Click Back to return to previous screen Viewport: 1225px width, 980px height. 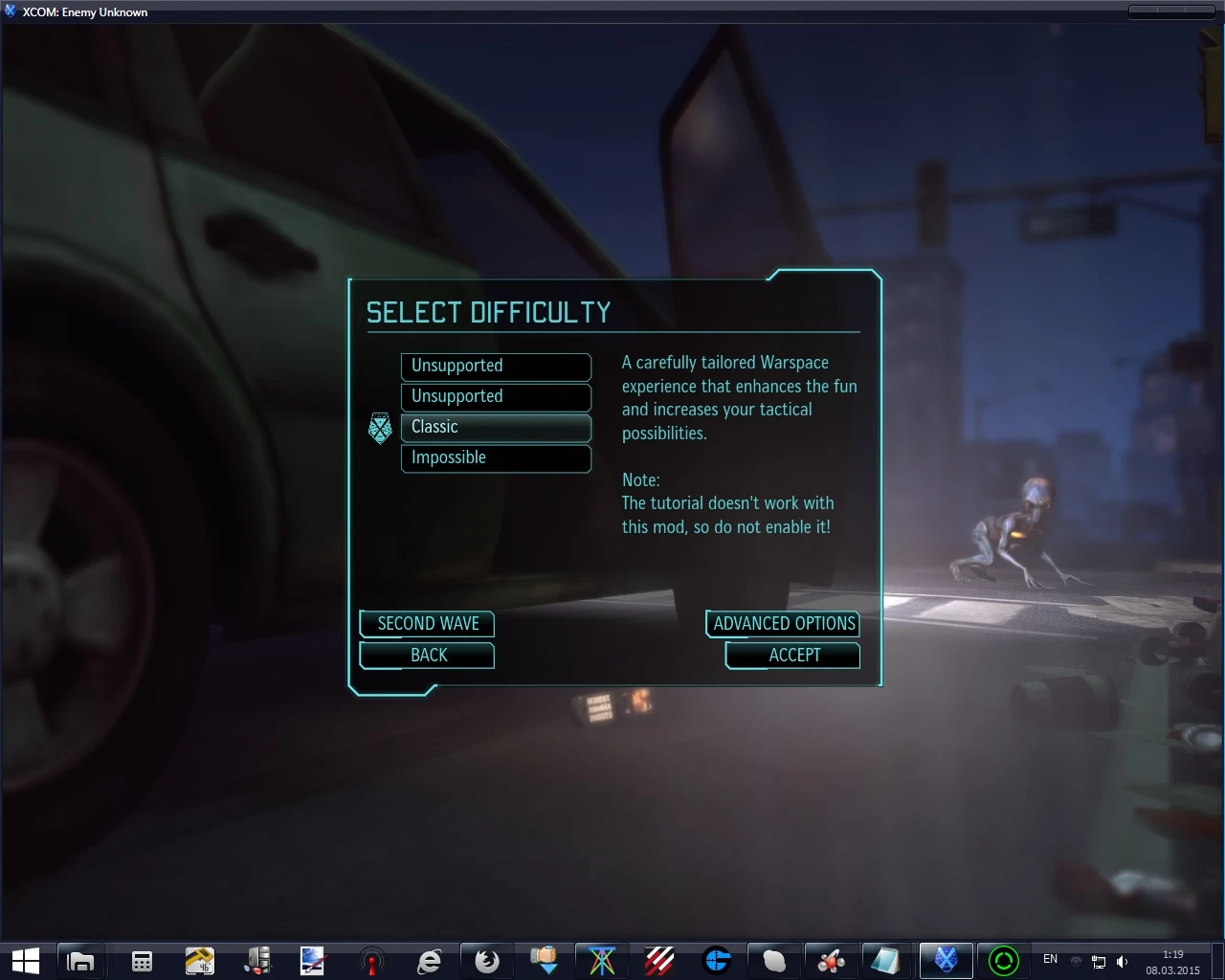point(427,655)
